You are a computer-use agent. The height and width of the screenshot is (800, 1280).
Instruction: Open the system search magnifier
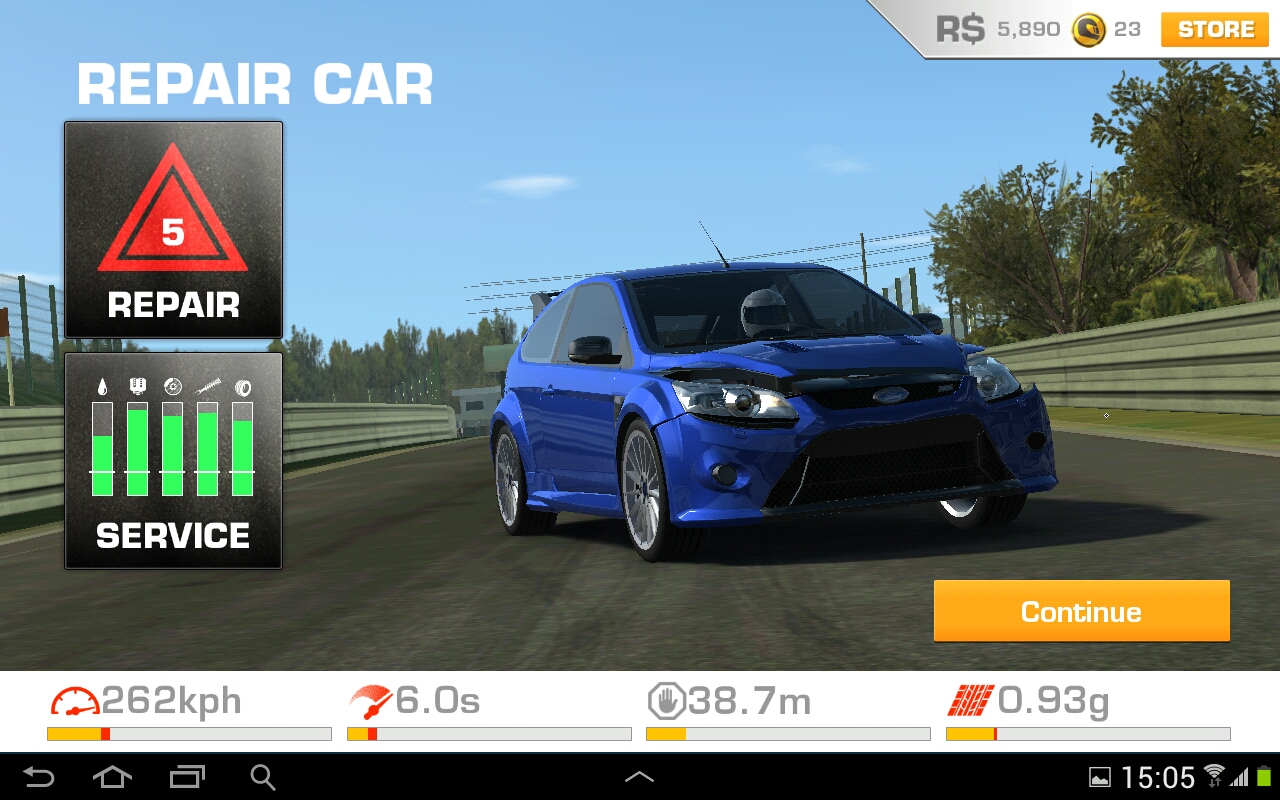[262, 777]
